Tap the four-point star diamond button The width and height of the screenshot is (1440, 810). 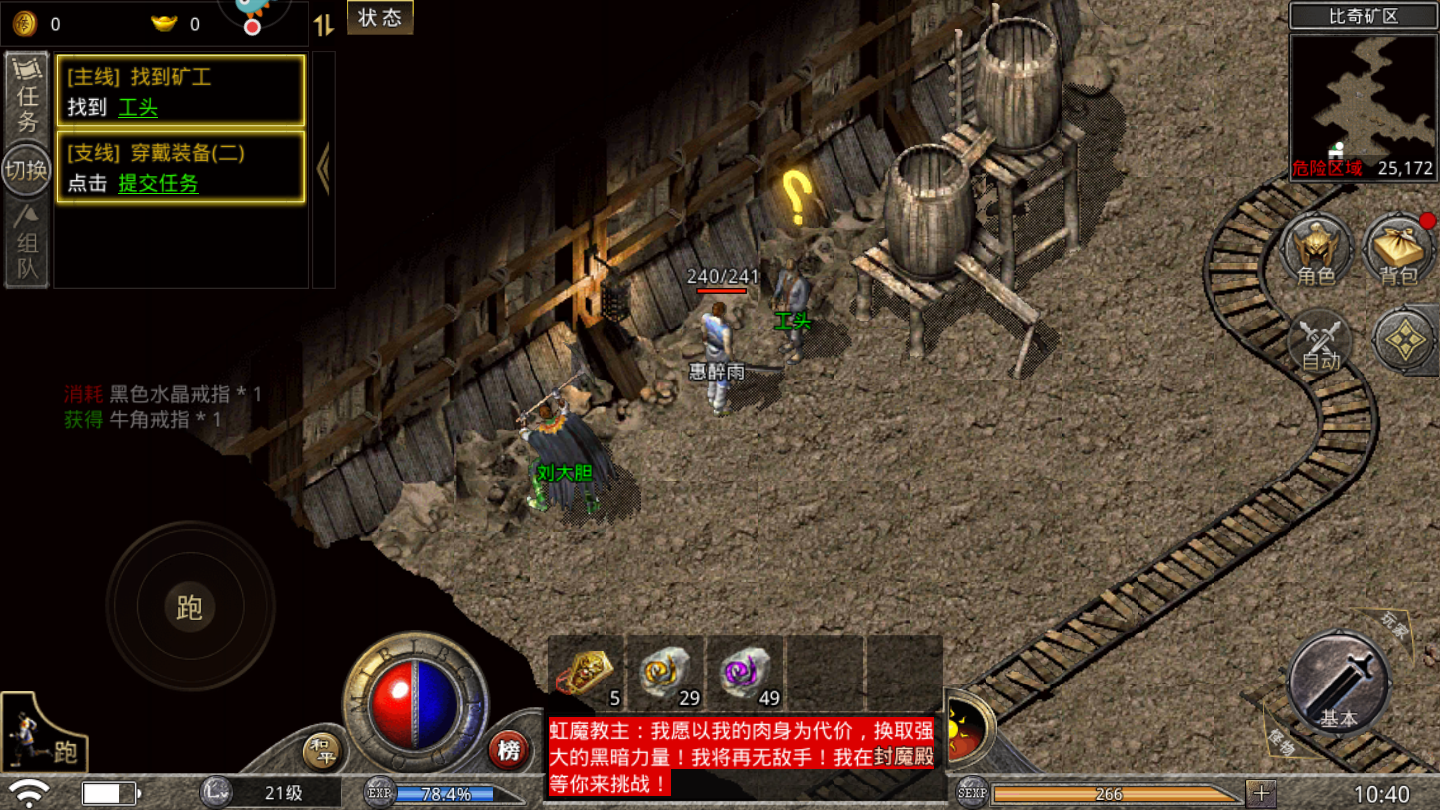[x=1405, y=341]
